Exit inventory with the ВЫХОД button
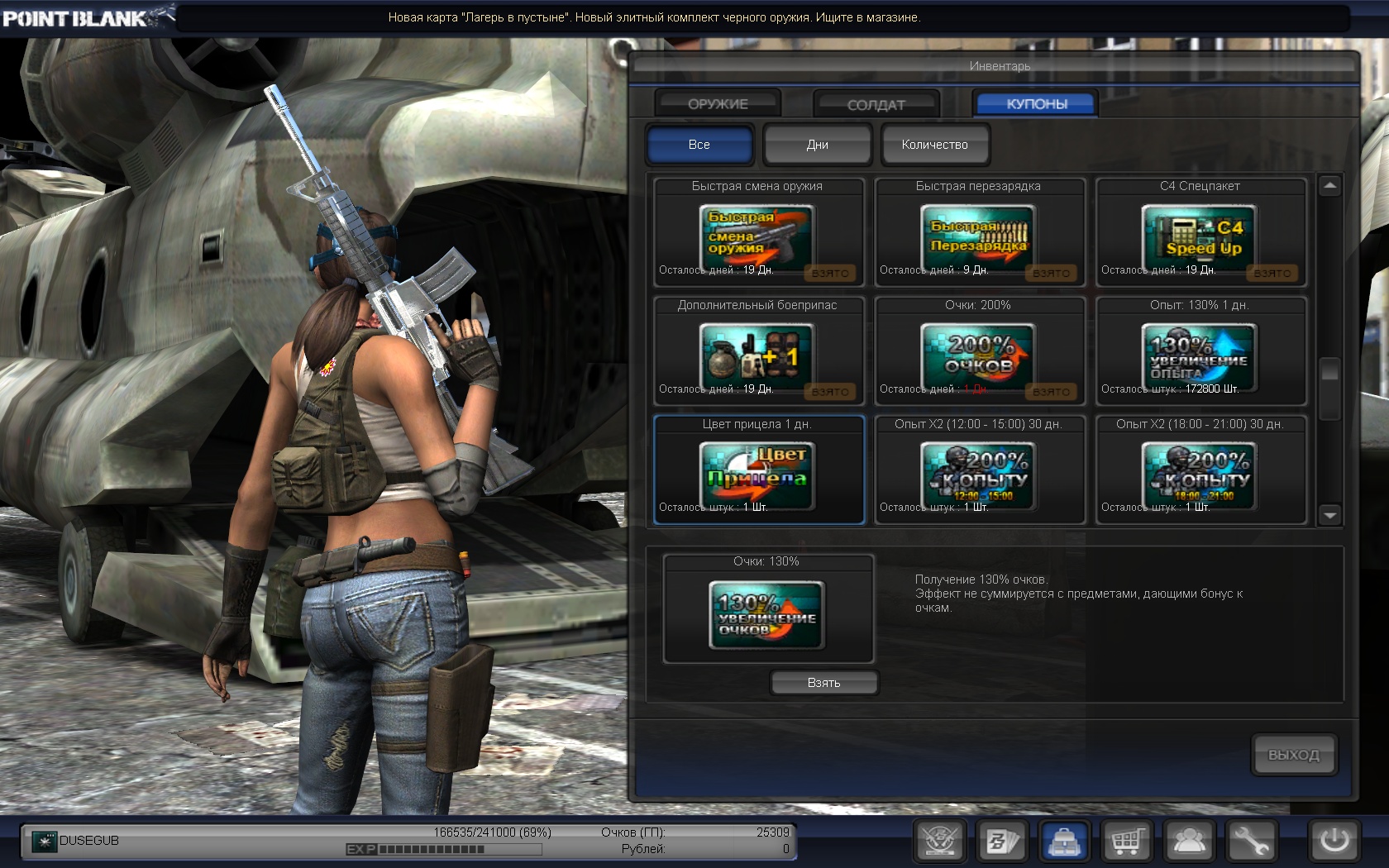The width and height of the screenshot is (1389, 868). 1293,755
